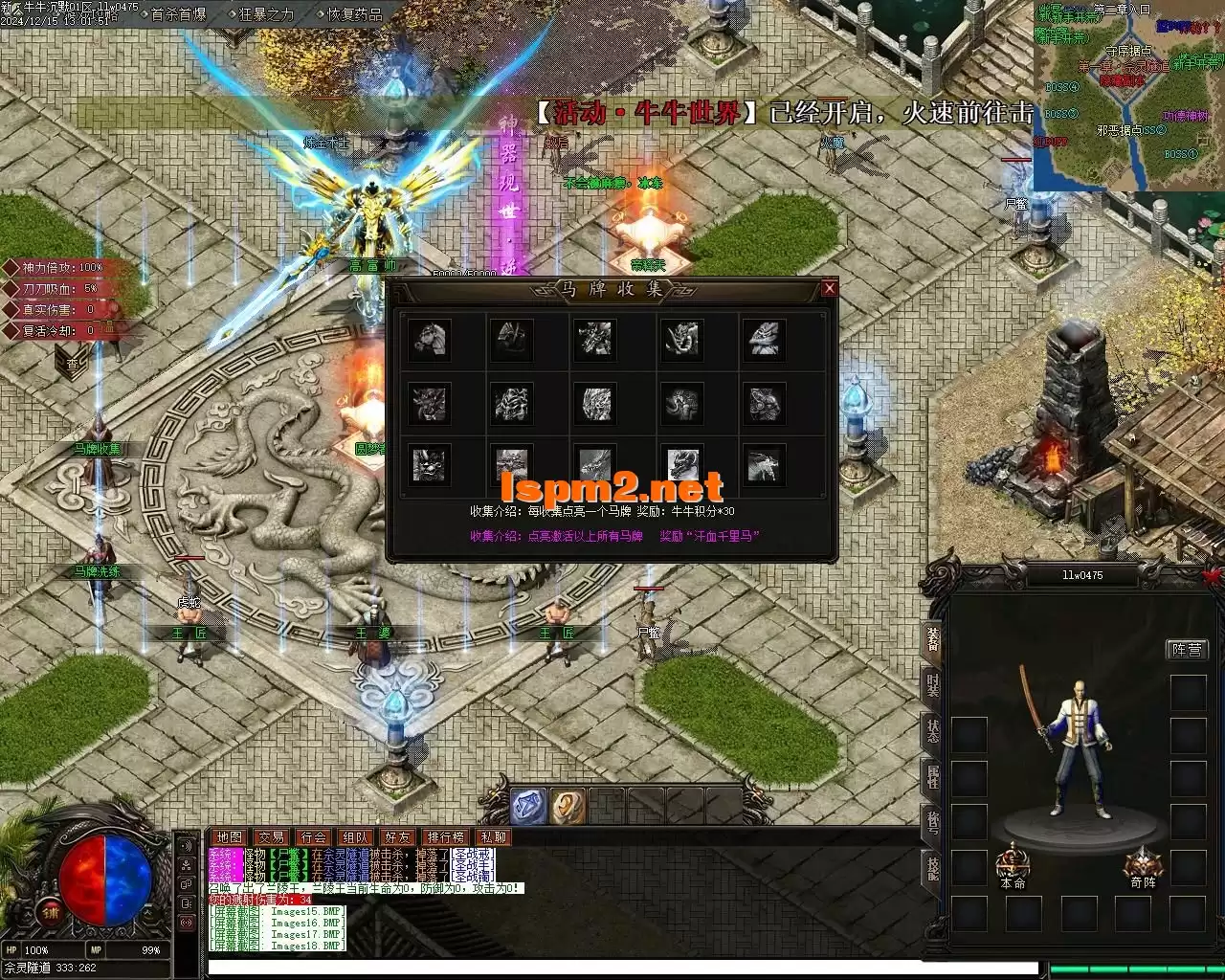Show the 排行榜 ranking board
Screen dimensions: 1225x980
446,837
